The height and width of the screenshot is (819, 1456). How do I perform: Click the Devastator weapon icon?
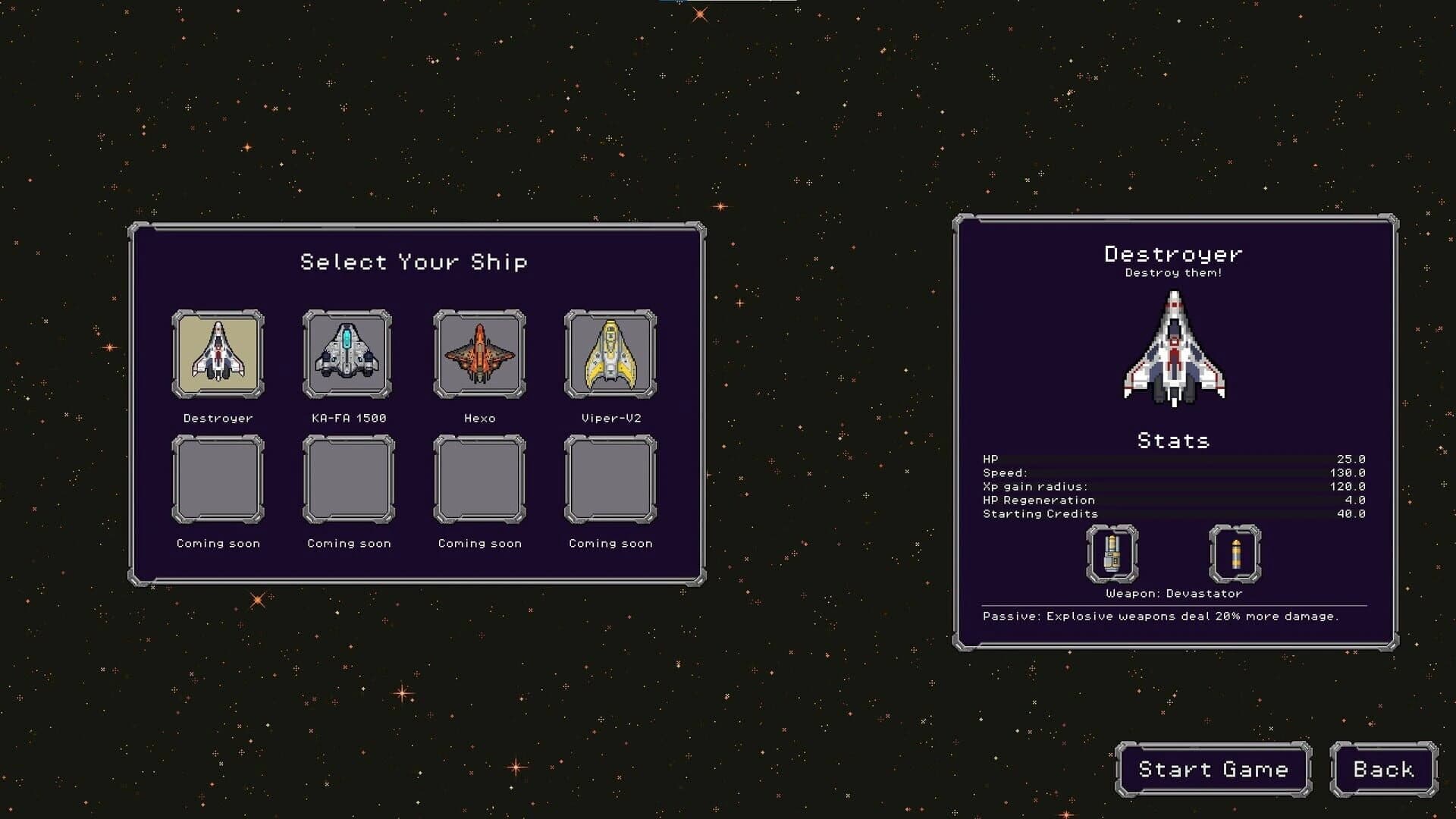[1112, 556]
